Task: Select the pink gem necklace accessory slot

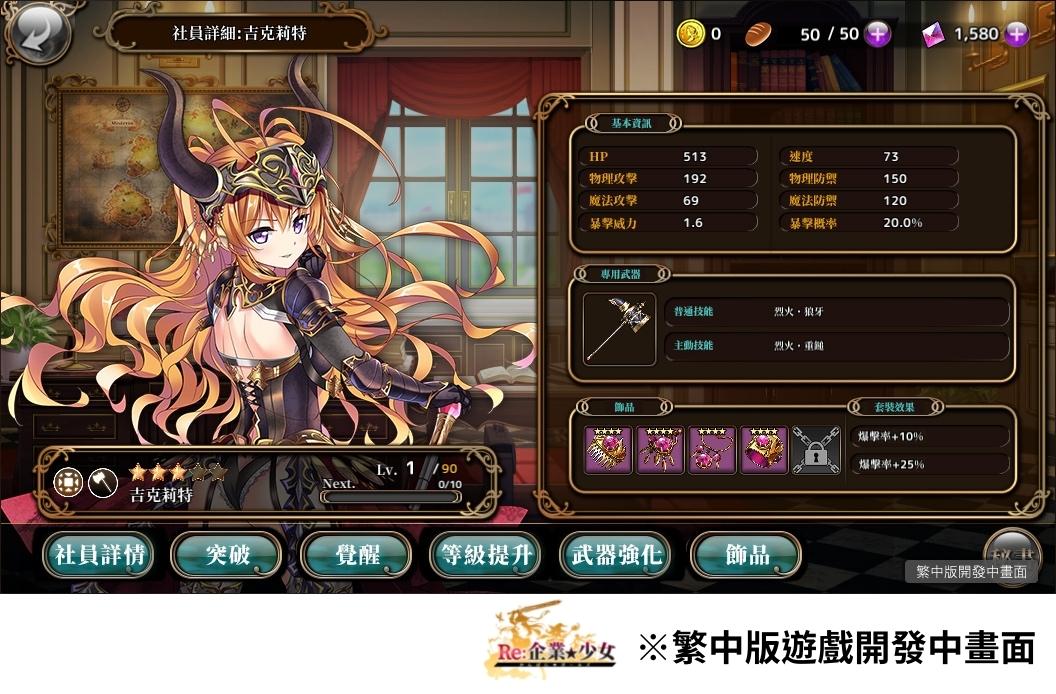Action: pyautogui.click(x=712, y=450)
